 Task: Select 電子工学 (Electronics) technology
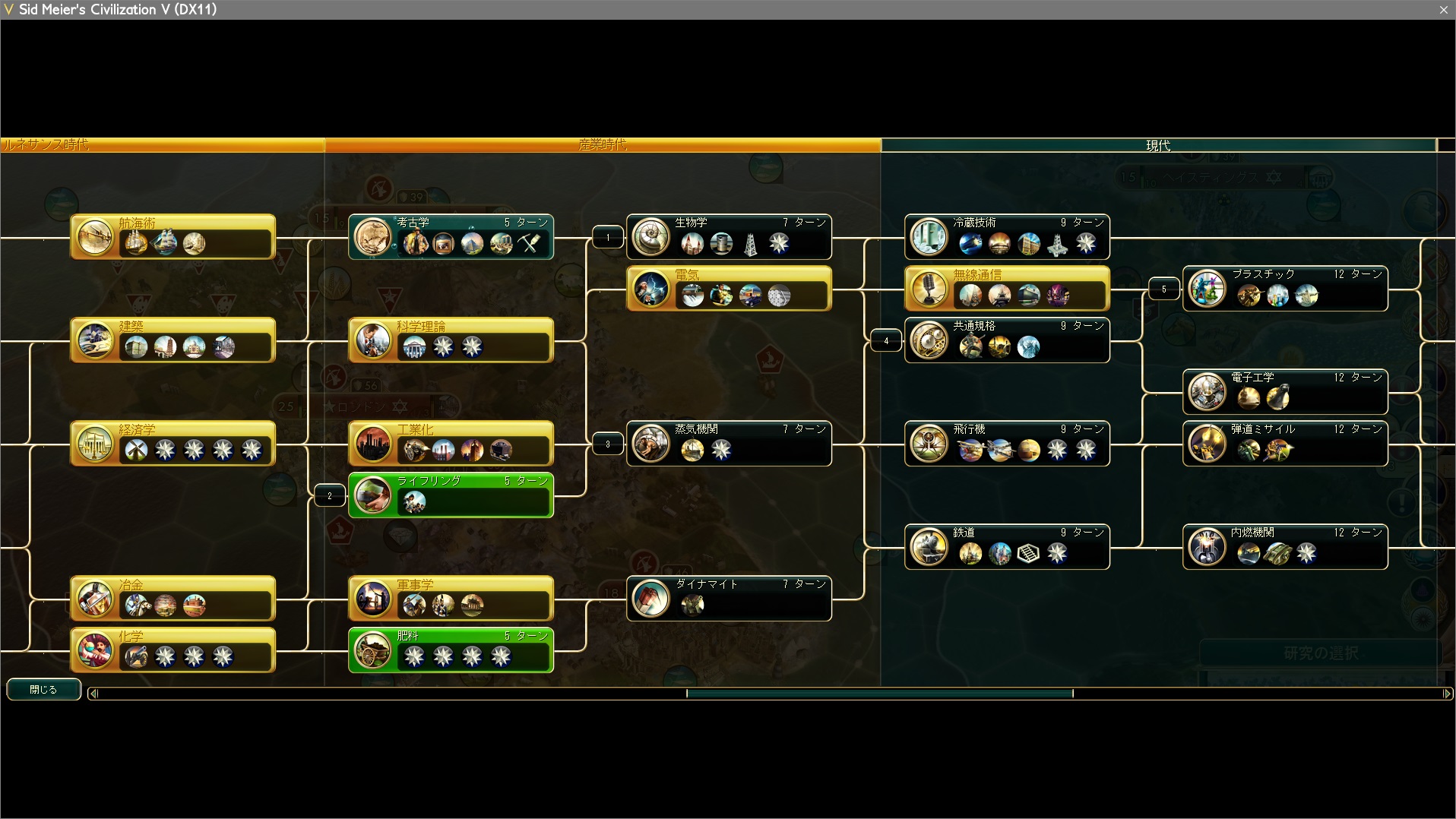point(1285,392)
